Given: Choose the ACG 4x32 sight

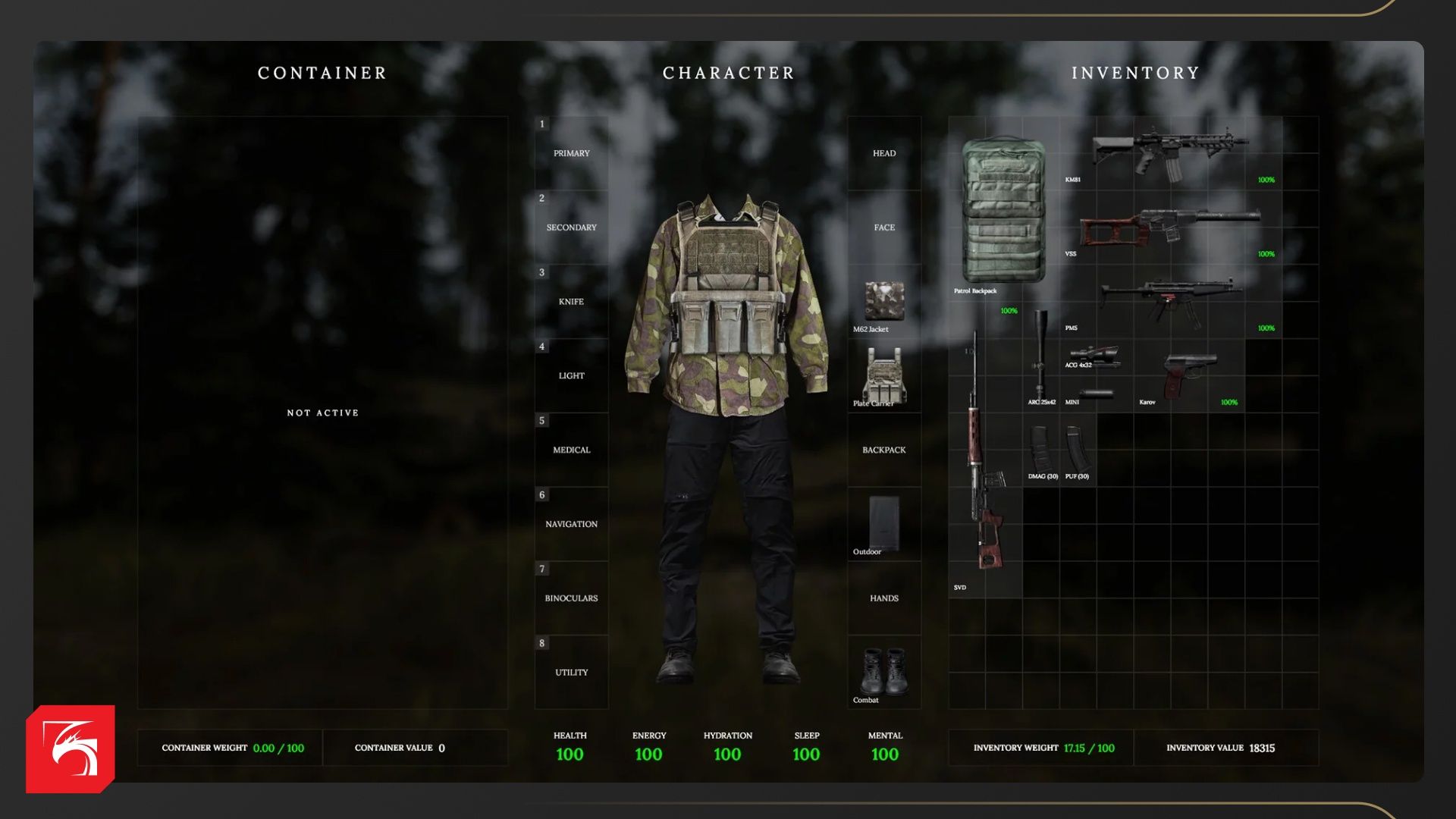Looking at the screenshot, I should click(x=1092, y=355).
